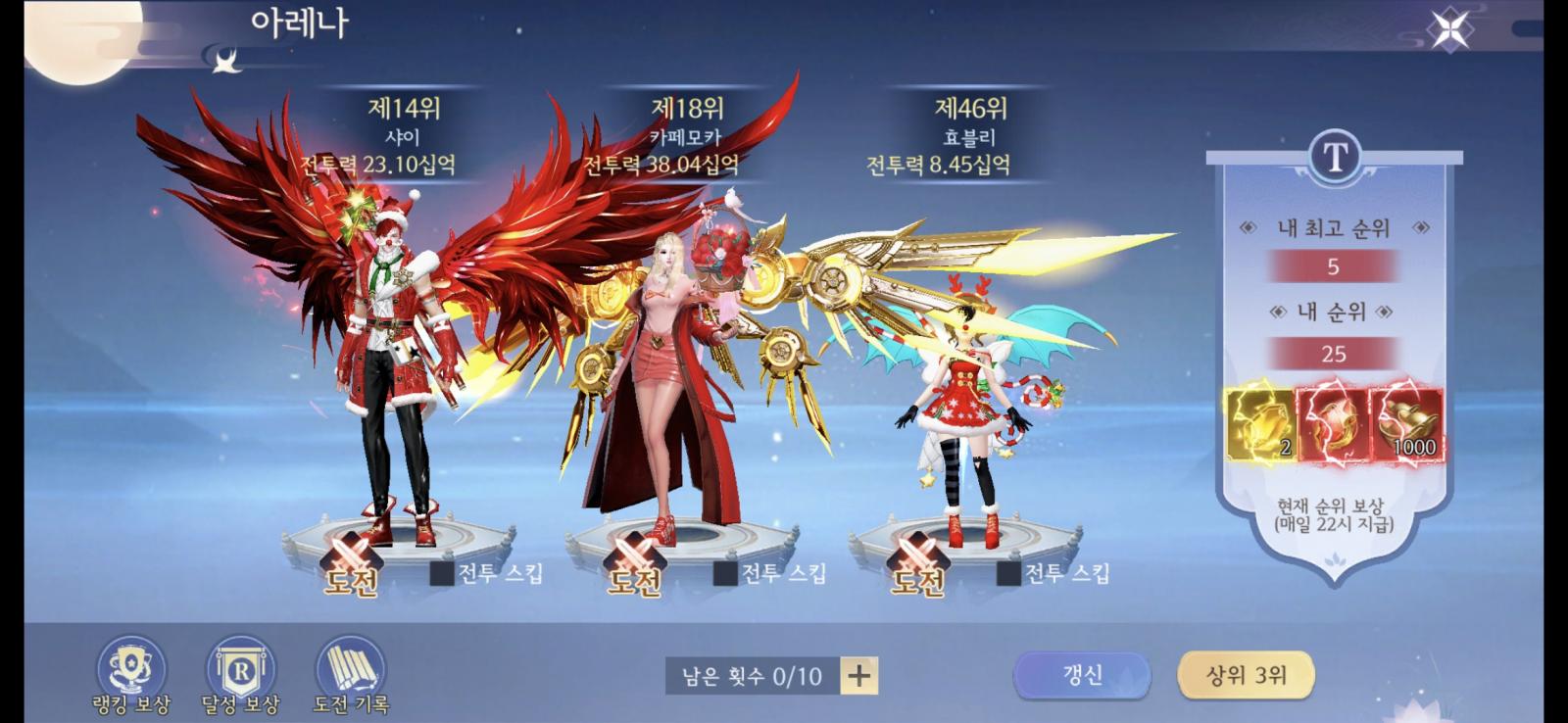
Task: View the 도전 기록 challenge log
Action: click(x=350, y=672)
